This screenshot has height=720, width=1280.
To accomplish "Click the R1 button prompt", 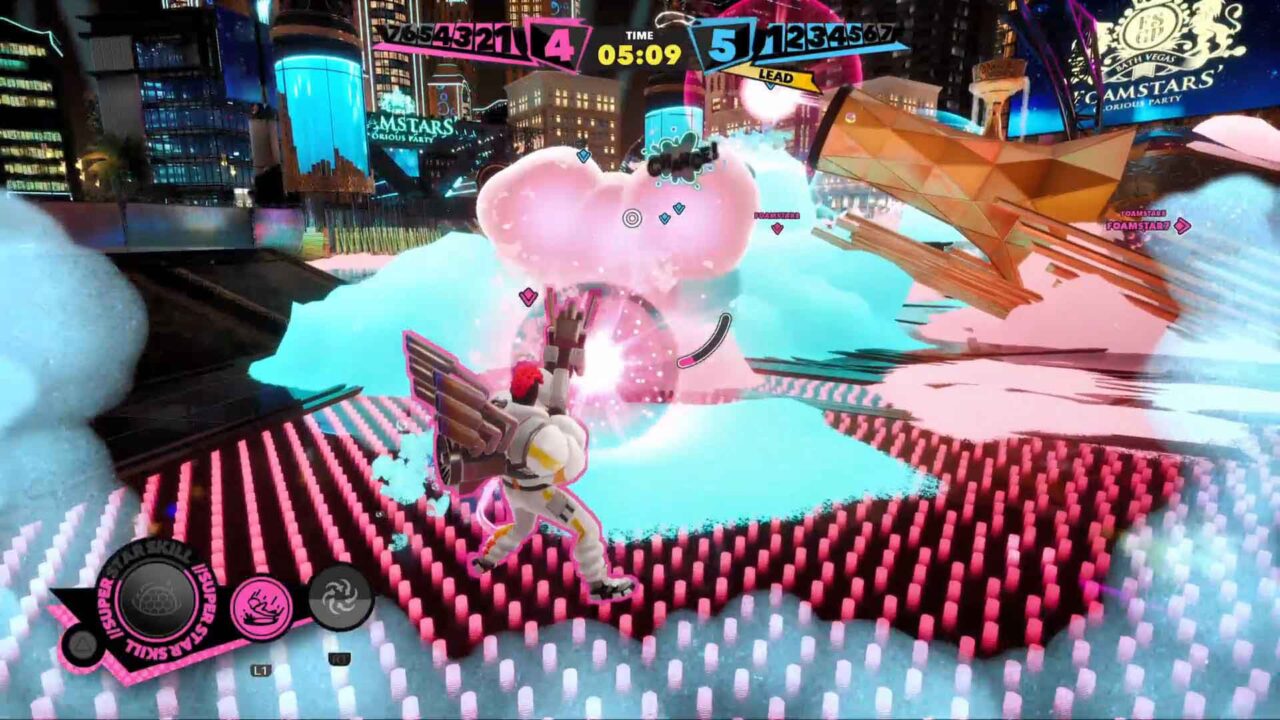I will (x=342, y=658).
